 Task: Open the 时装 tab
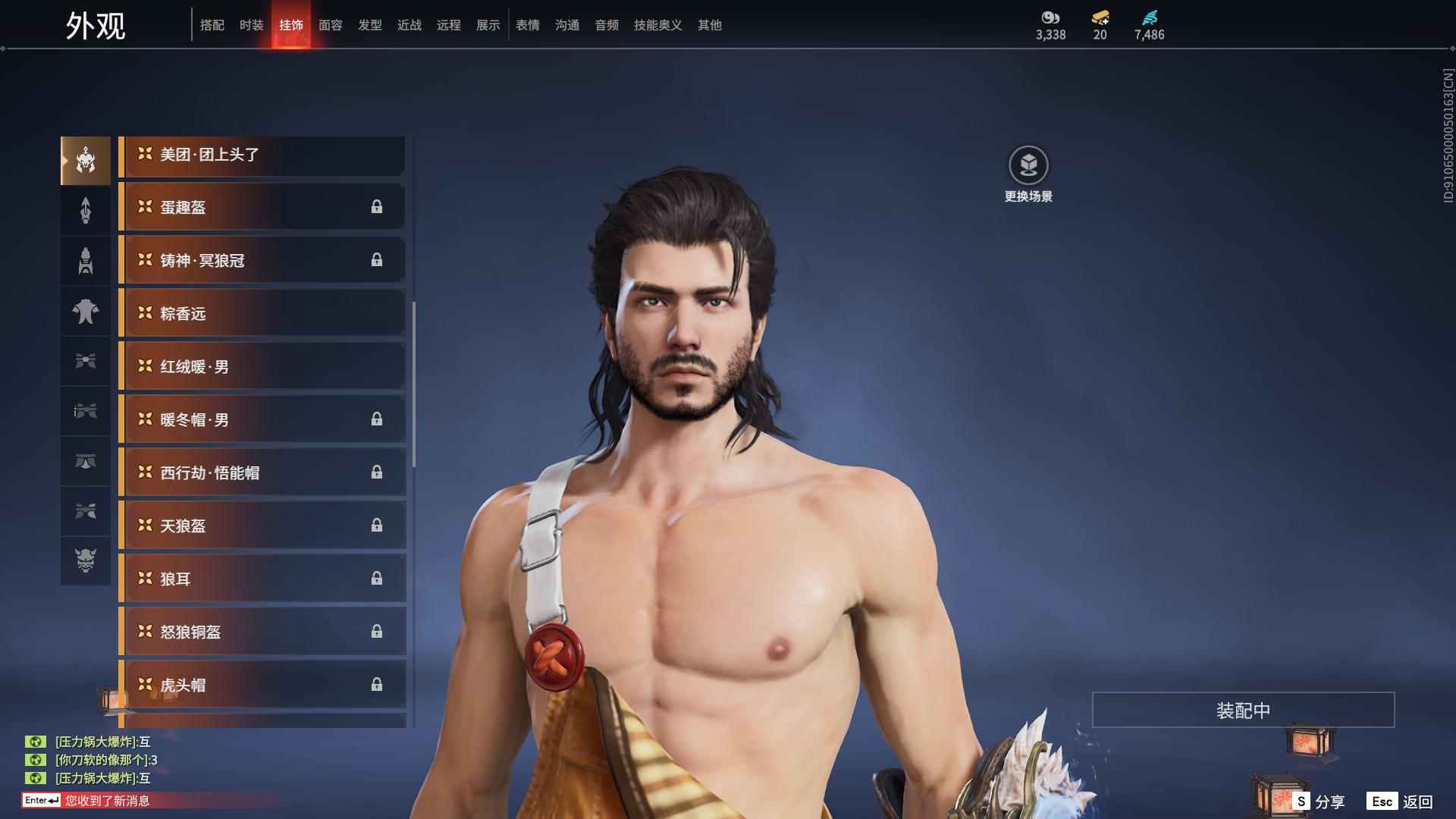pos(252,25)
